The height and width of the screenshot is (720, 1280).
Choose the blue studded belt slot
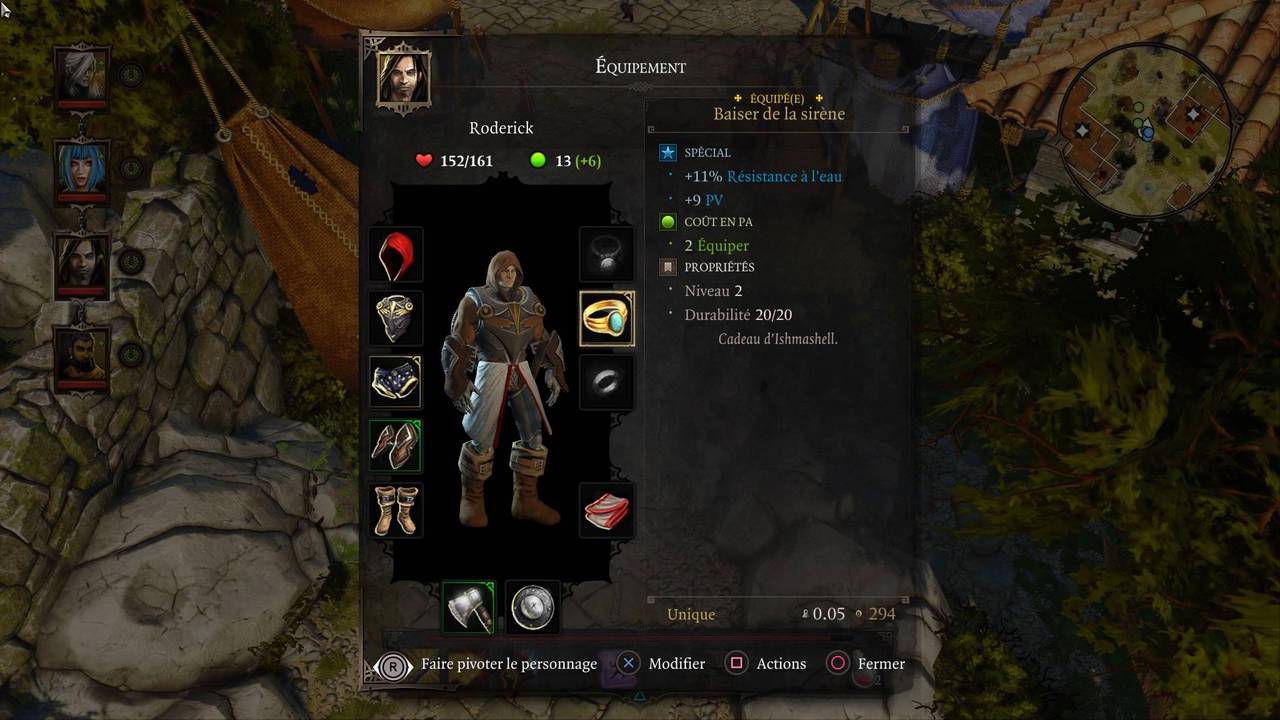pyautogui.click(x=396, y=382)
